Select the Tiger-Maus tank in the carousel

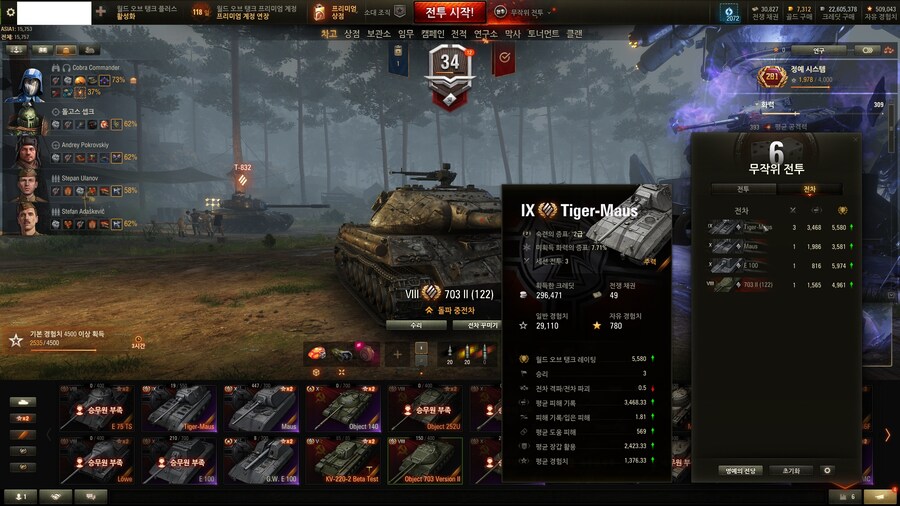pos(179,408)
